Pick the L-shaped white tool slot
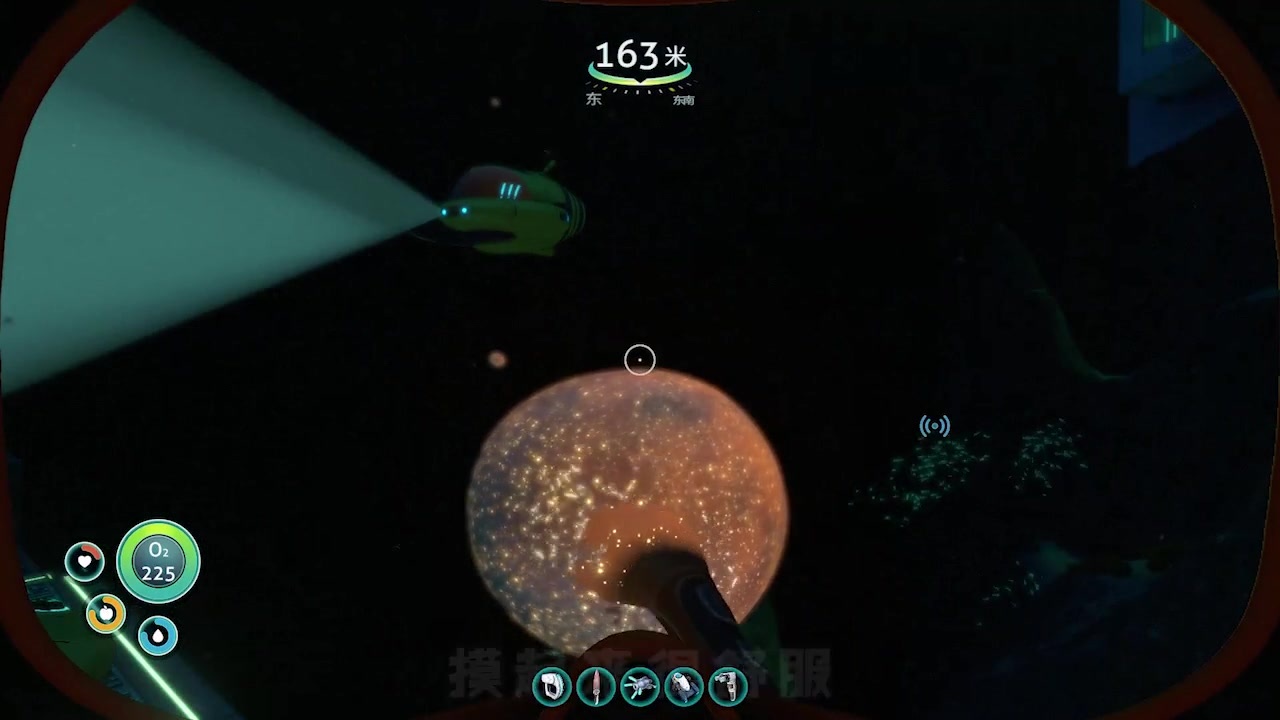The height and width of the screenshot is (720, 1280). (728, 686)
